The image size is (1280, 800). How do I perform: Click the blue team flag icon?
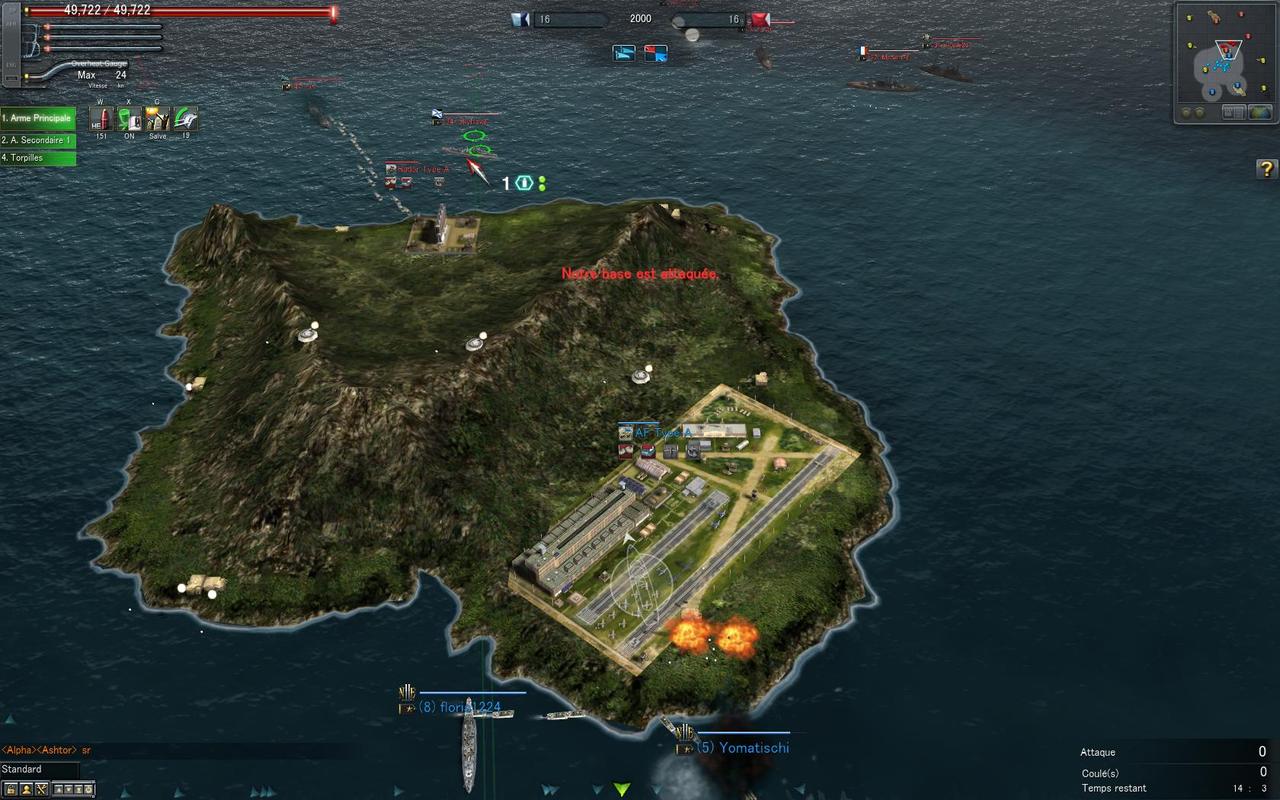pyautogui.click(x=520, y=19)
